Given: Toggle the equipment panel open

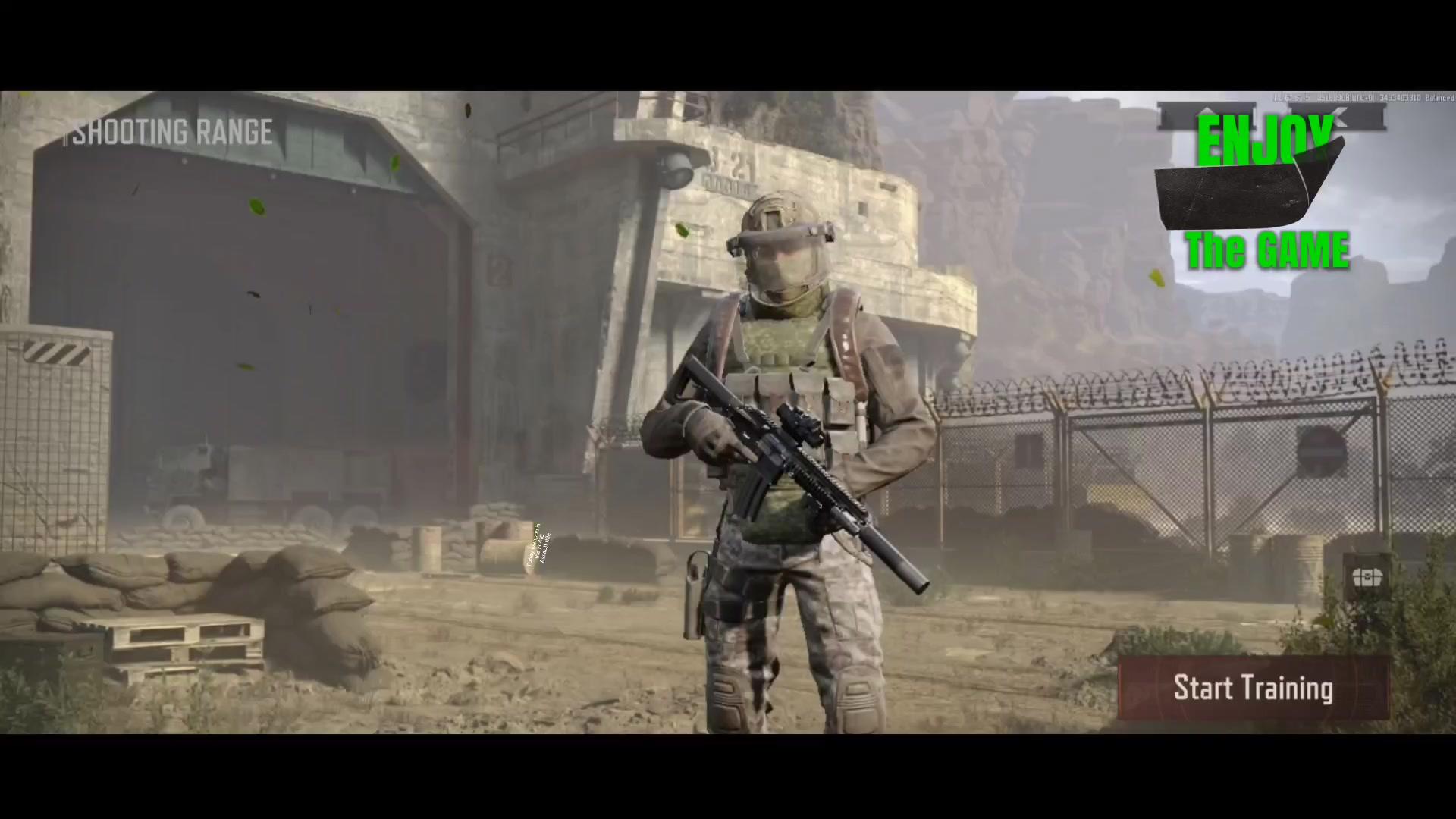Looking at the screenshot, I should [1367, 578].
